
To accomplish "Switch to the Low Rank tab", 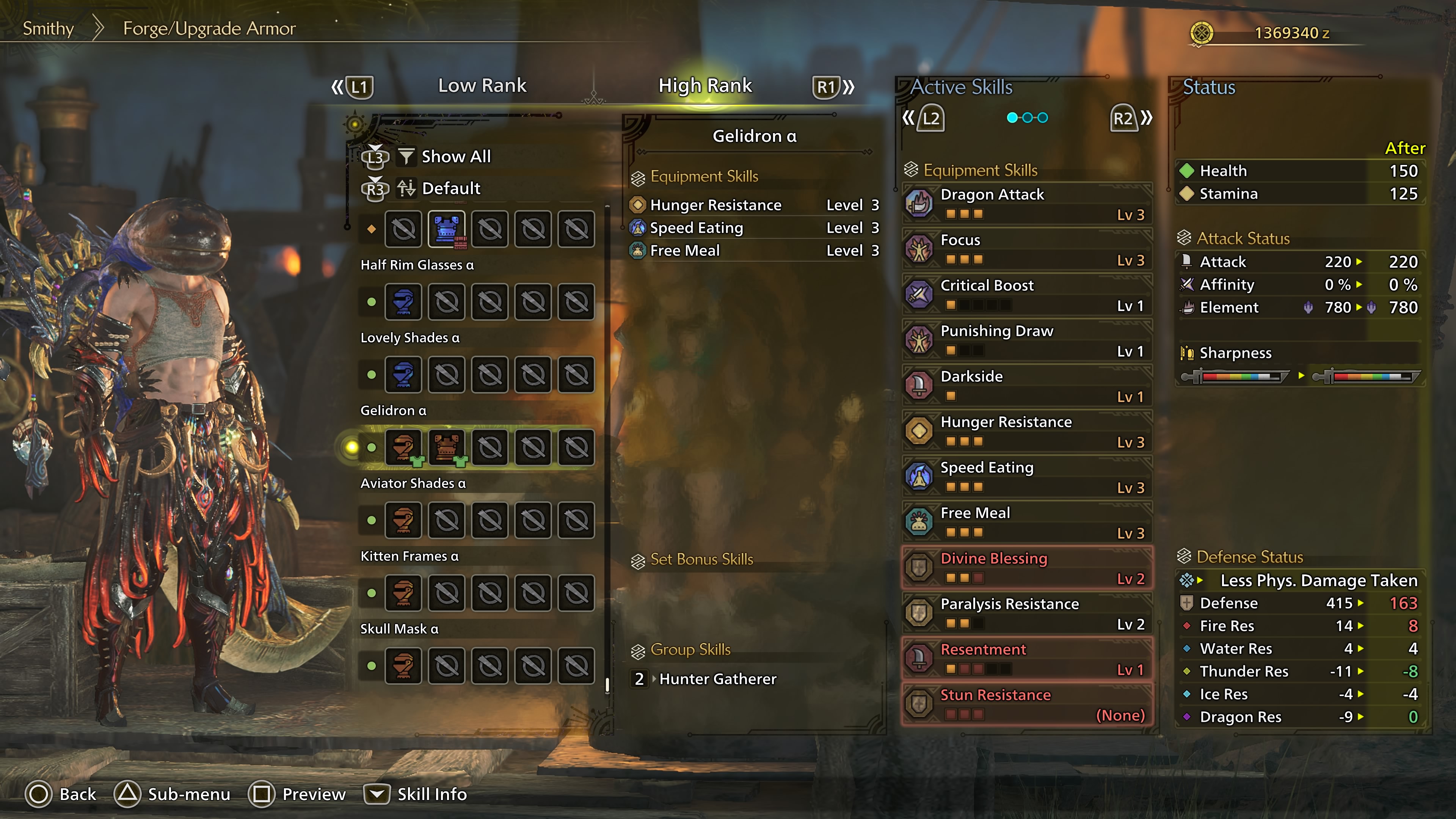I will (x=482, y=85).
